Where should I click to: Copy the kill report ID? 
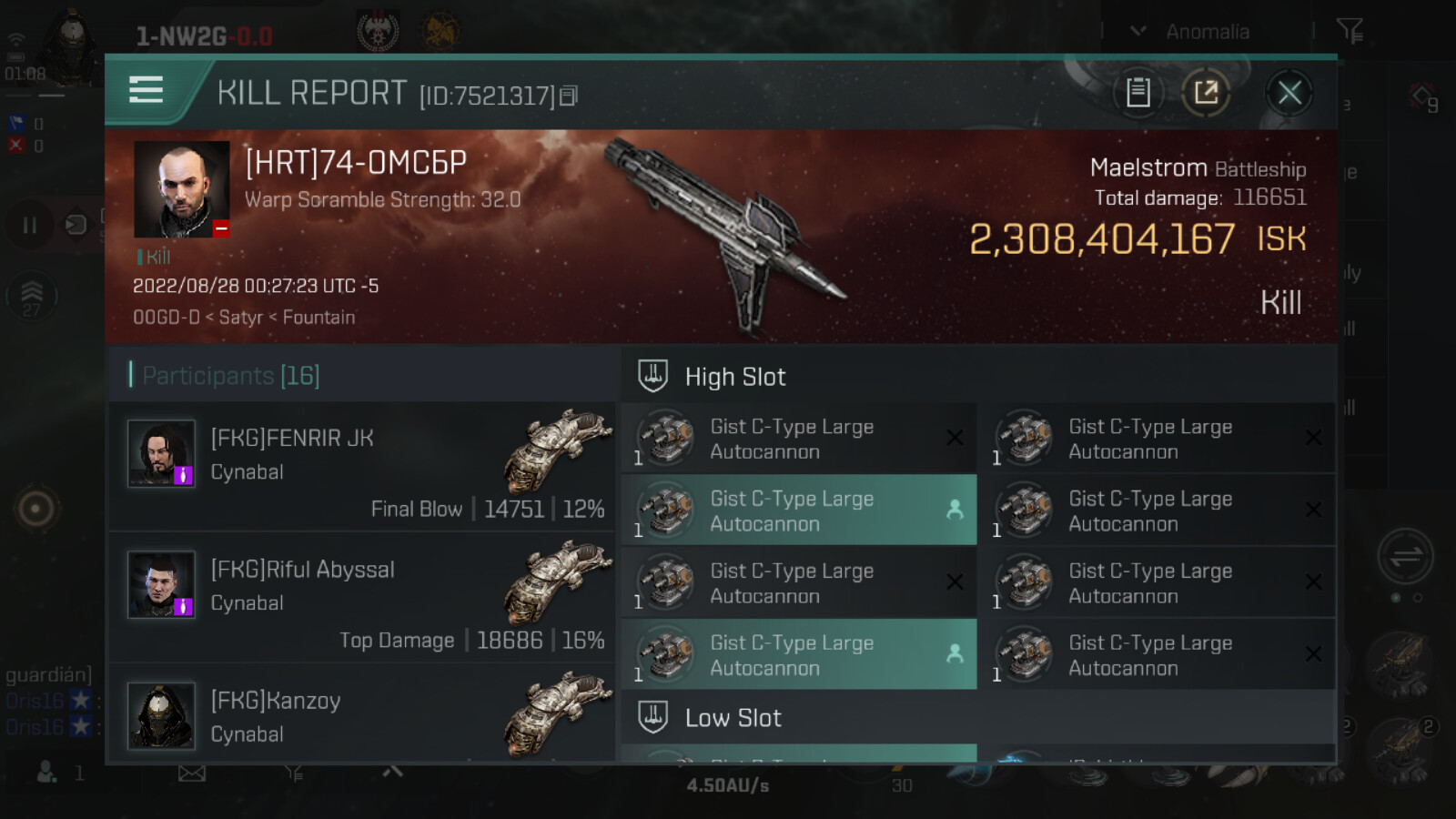569,96
